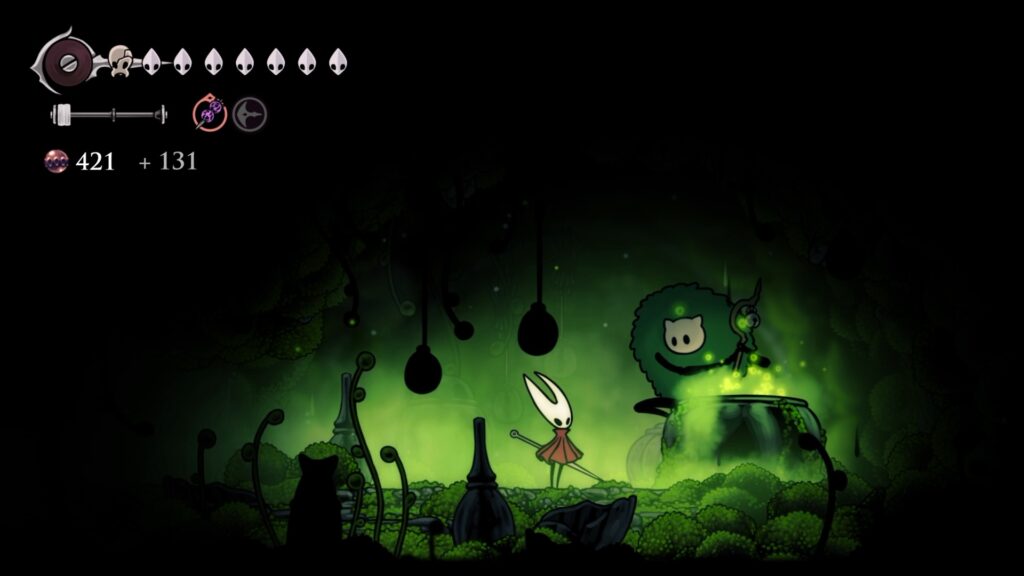Select the purple skewer tool icon
The height and width of the screenshot is (576, 1024).
210,115
